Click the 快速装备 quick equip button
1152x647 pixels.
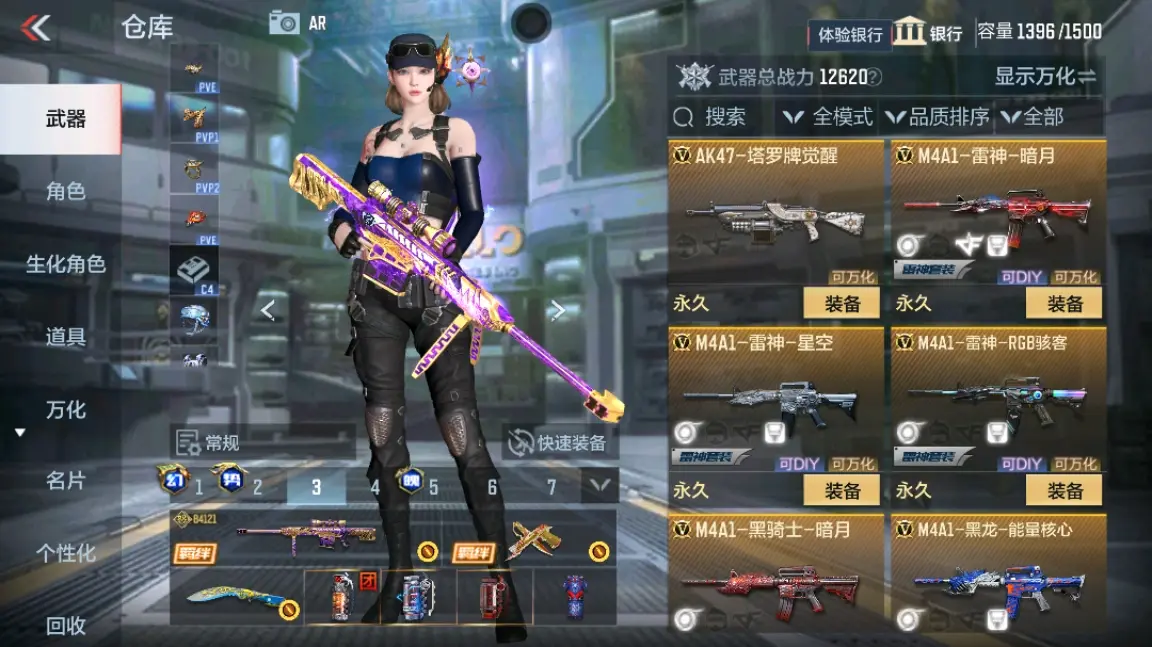559,443
